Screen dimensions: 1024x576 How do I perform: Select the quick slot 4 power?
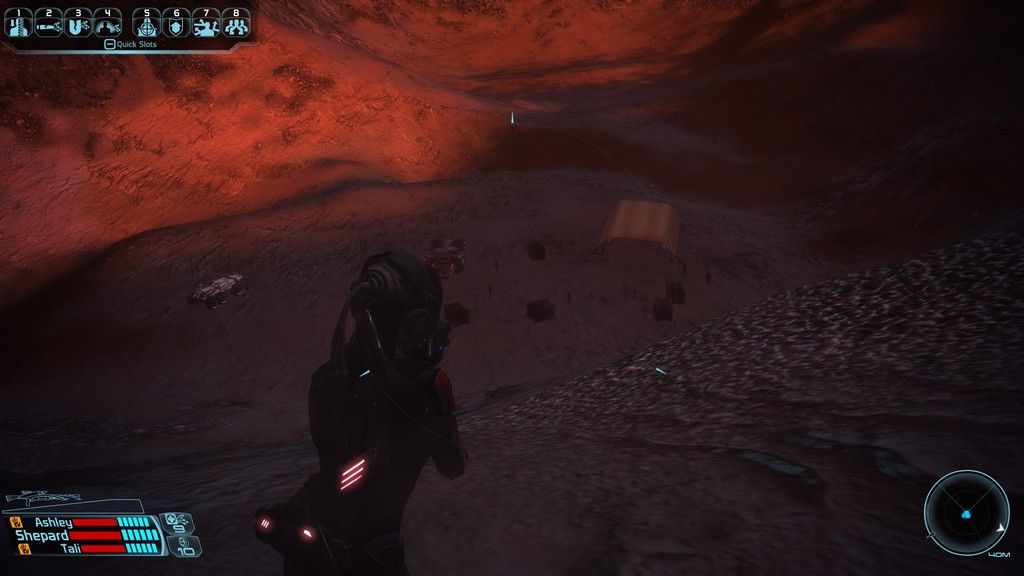pyautogui.click(x=107, y=22)
